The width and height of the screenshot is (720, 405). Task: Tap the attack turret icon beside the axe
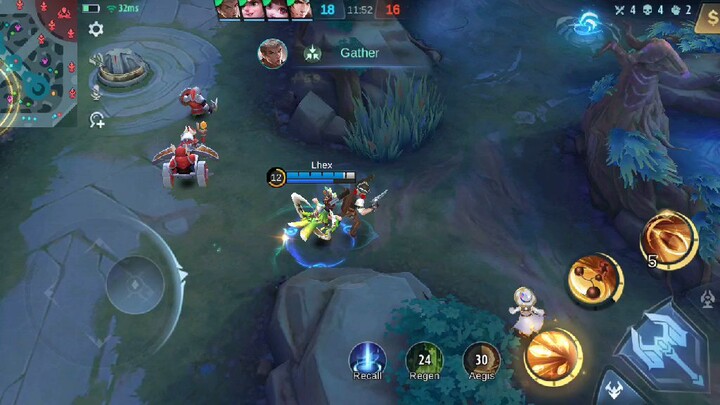pos(709,299)
